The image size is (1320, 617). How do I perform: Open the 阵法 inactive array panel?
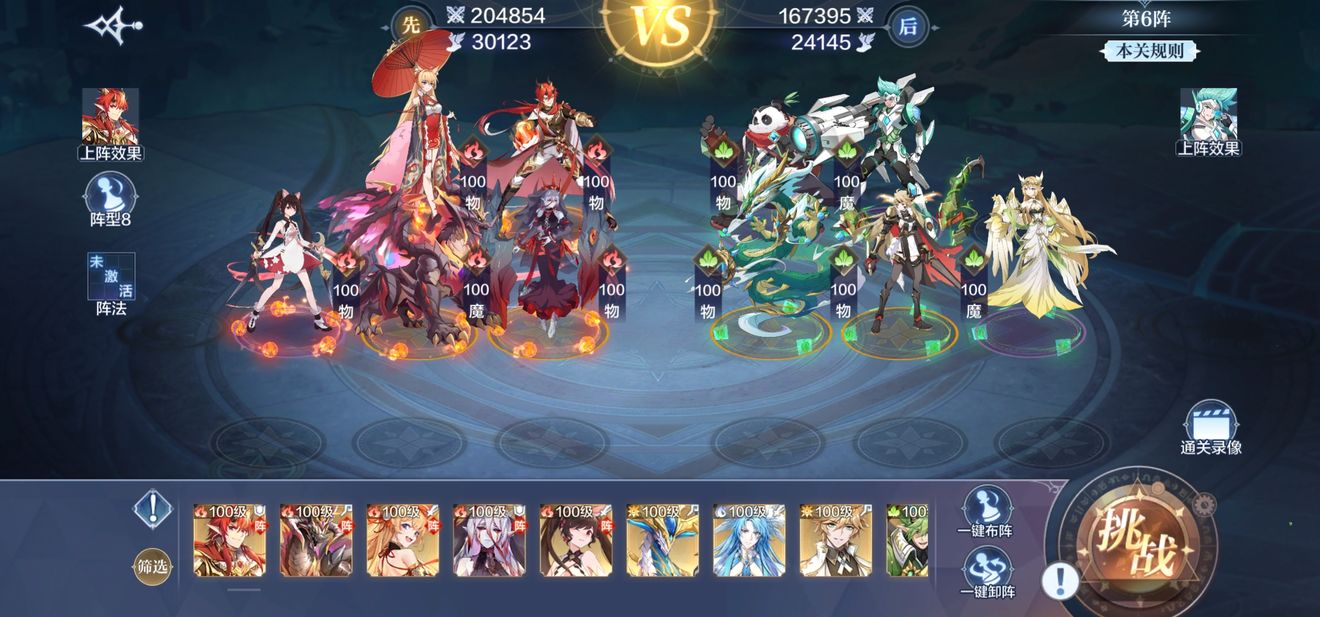click(x=110, y=283)
